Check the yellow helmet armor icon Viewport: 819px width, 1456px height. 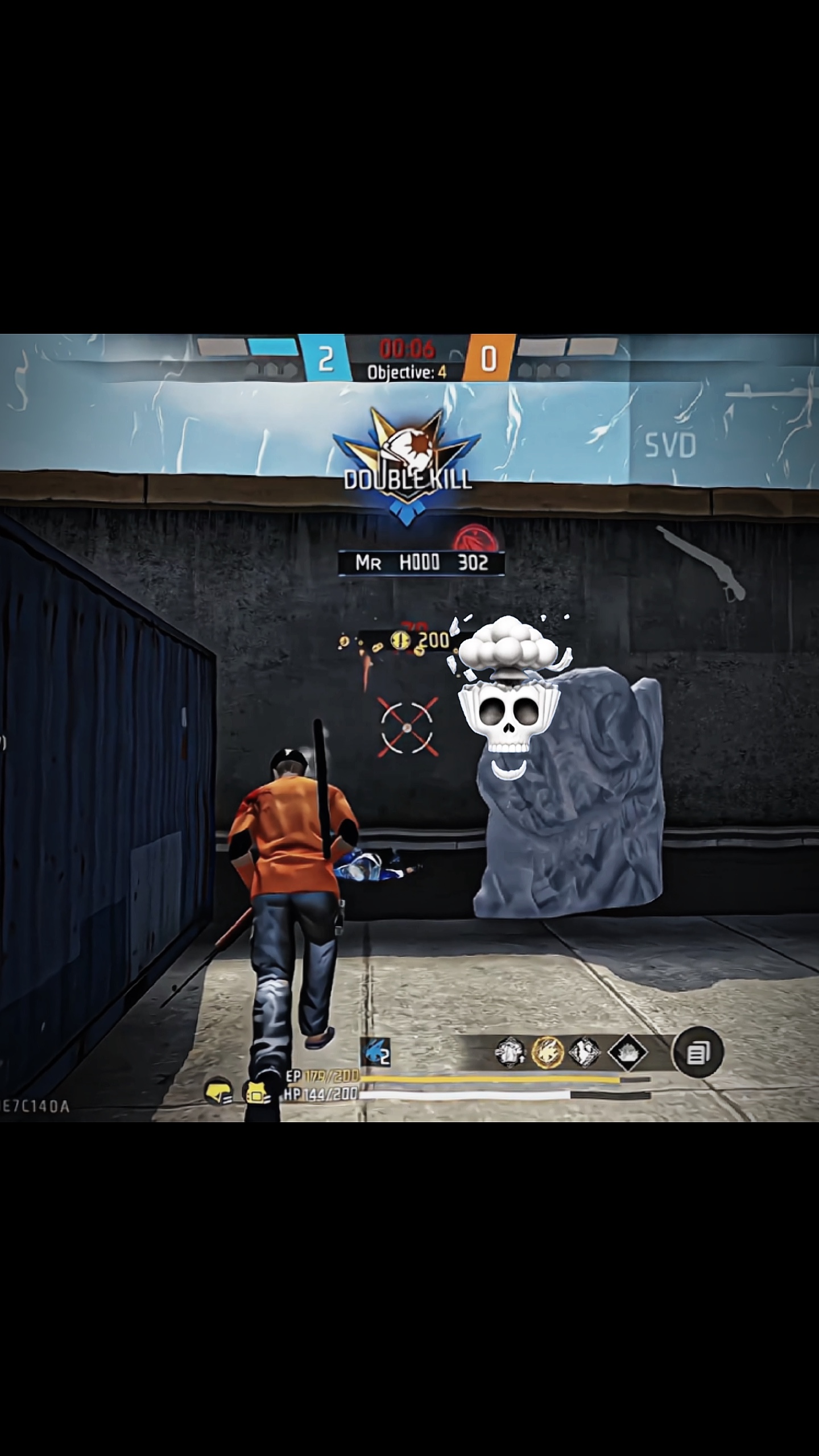pyautogui.click(x=218, y=1091)
